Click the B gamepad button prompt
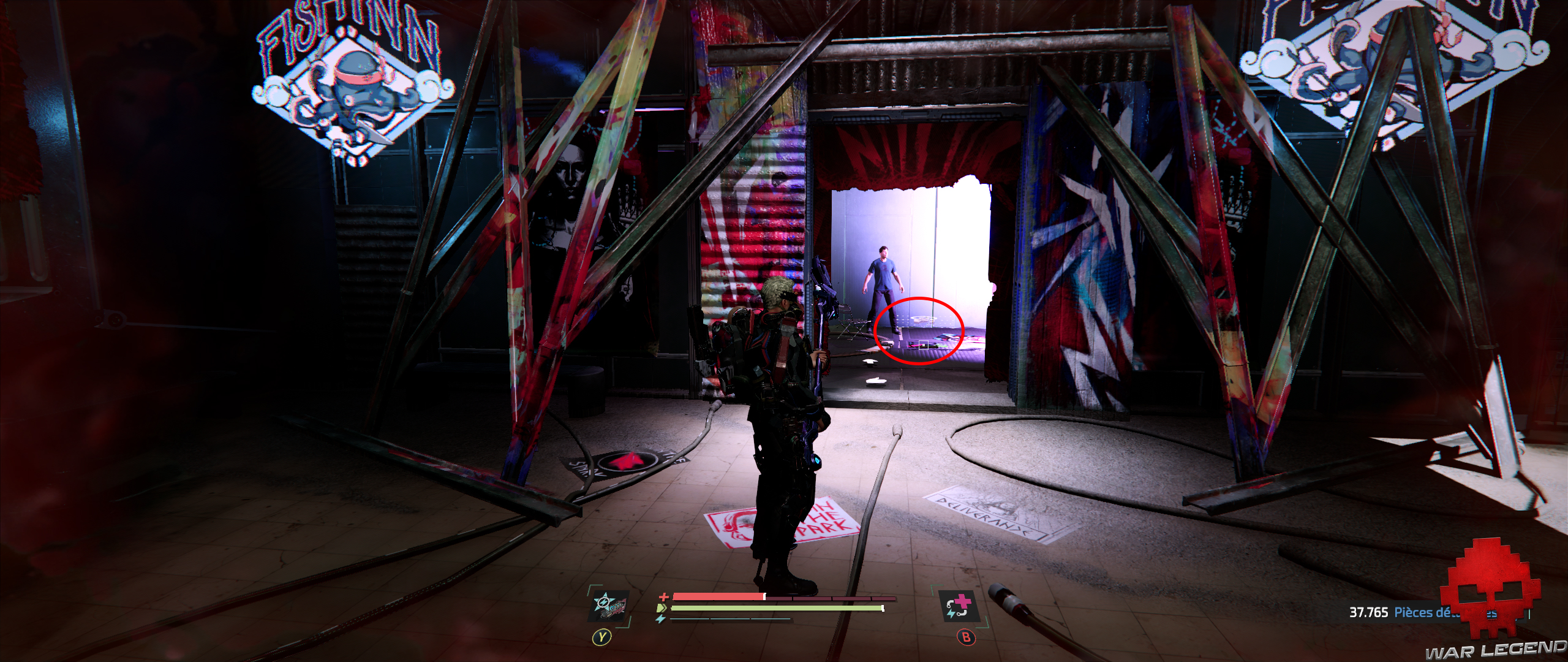 pyautogui.click(x=967, y=637)
